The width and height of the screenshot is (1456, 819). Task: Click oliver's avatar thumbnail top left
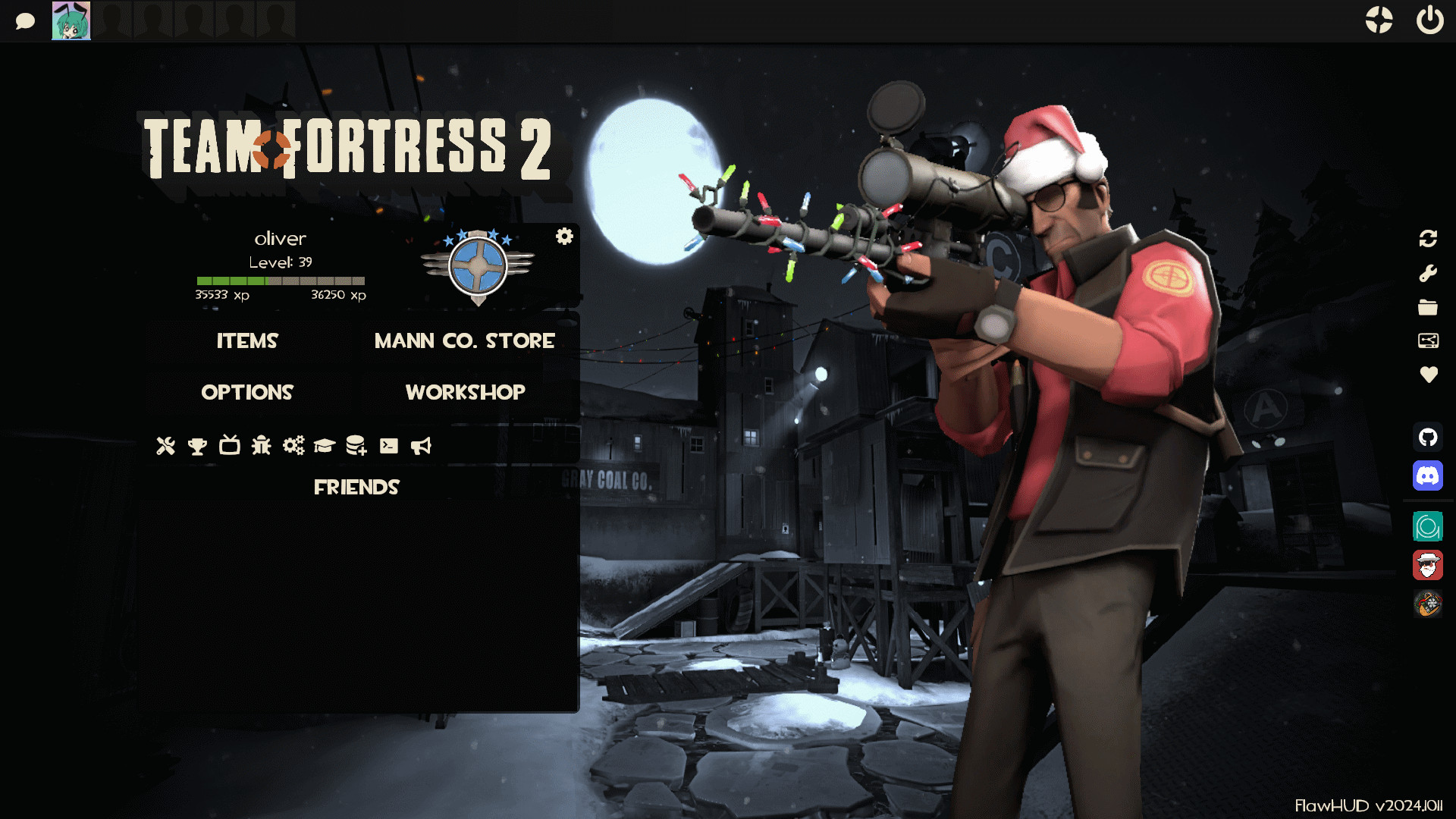70,20
